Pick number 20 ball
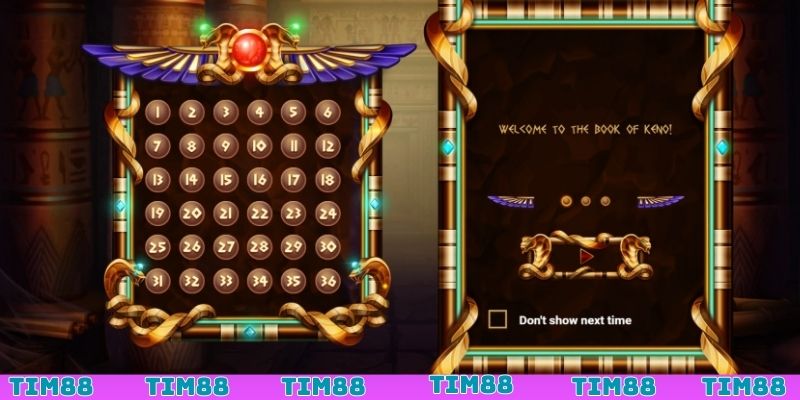800x400 pixels. click(x=191, y=213)
